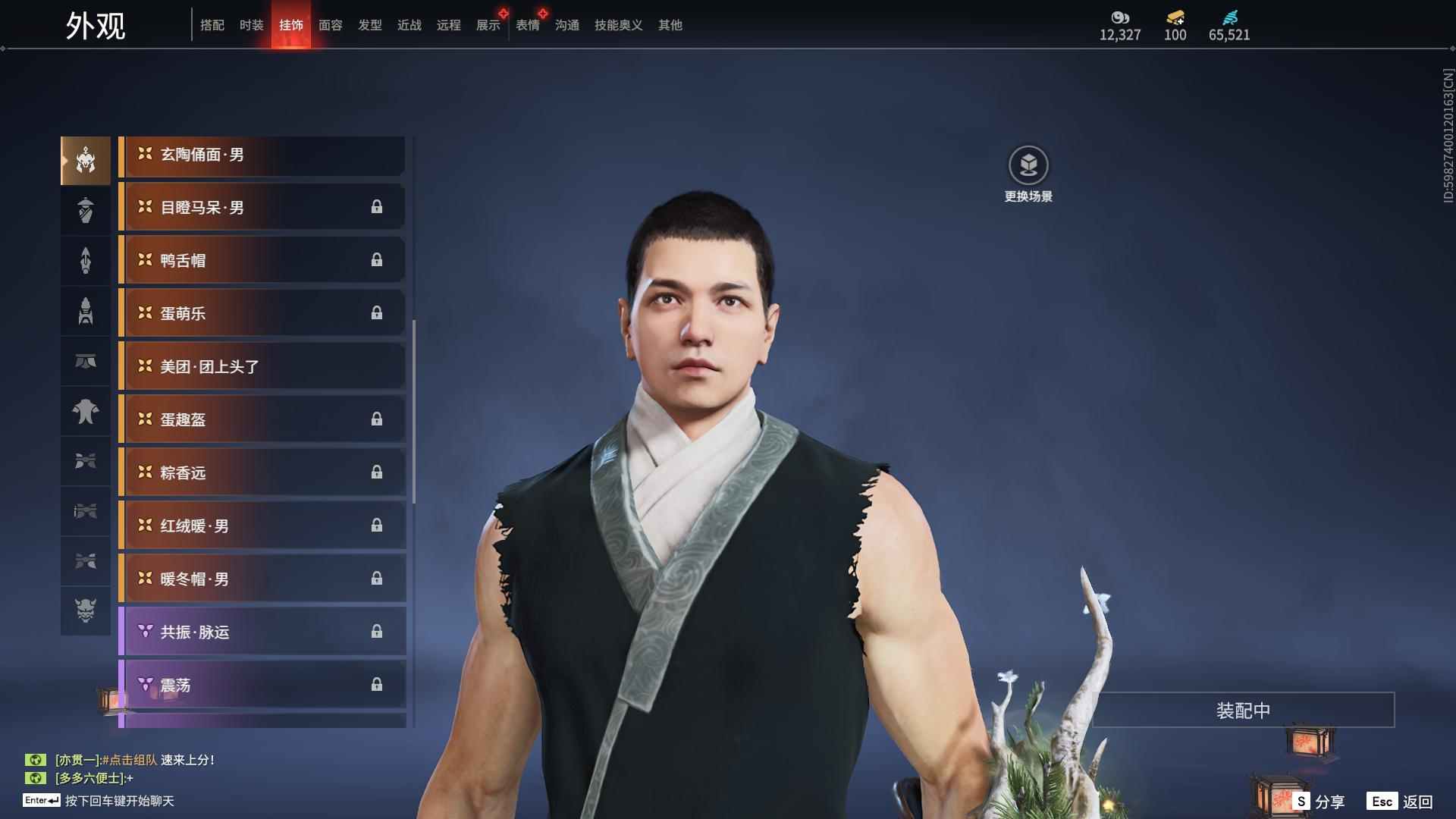The width and height of the screenshot is (1456, 819).
Task: Pick the 美团·团上头了 accessory
Action: (262, 367)
